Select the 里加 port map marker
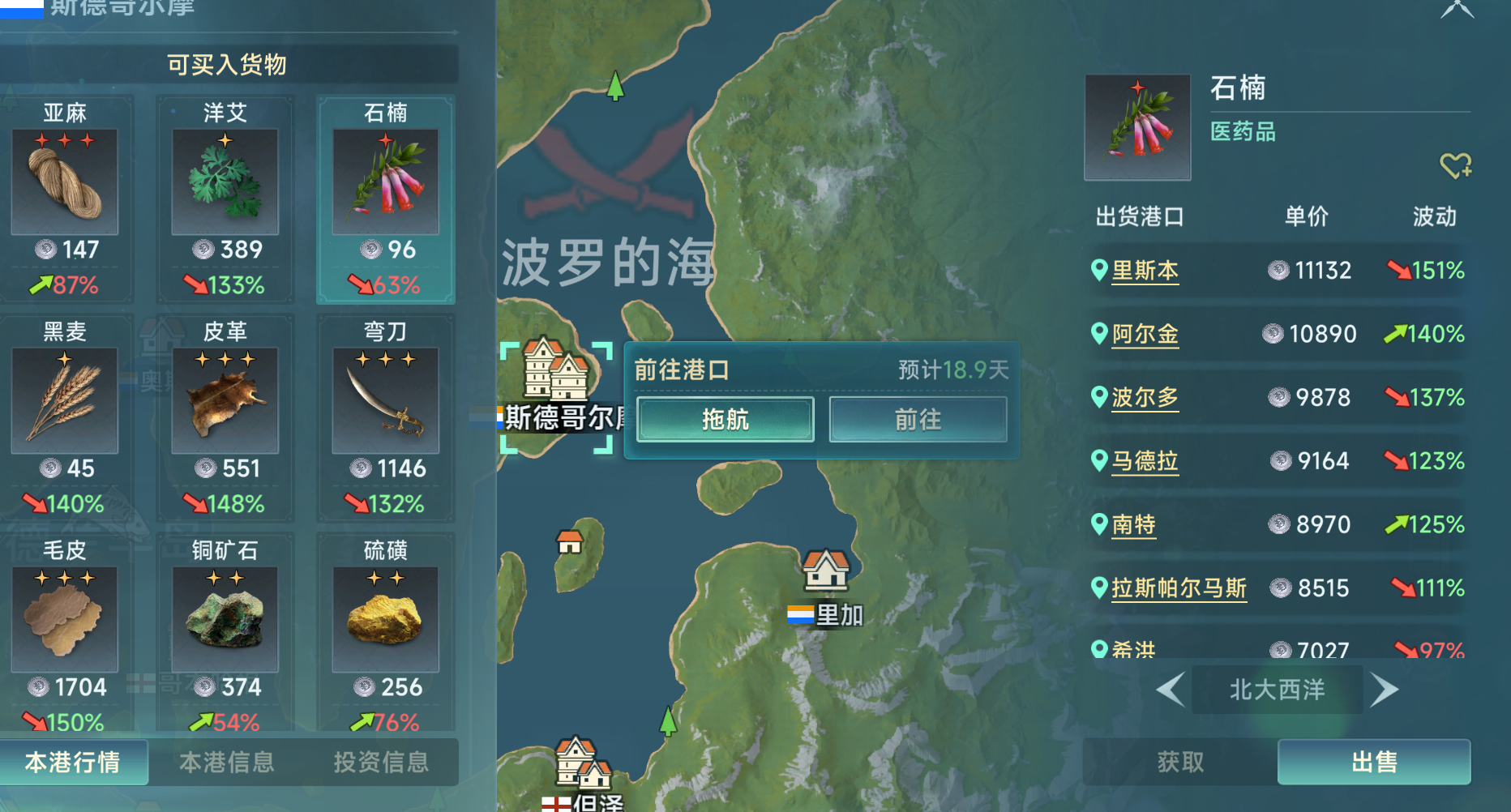The height and width of the screenshot is (812, 1511). (825, 571)
